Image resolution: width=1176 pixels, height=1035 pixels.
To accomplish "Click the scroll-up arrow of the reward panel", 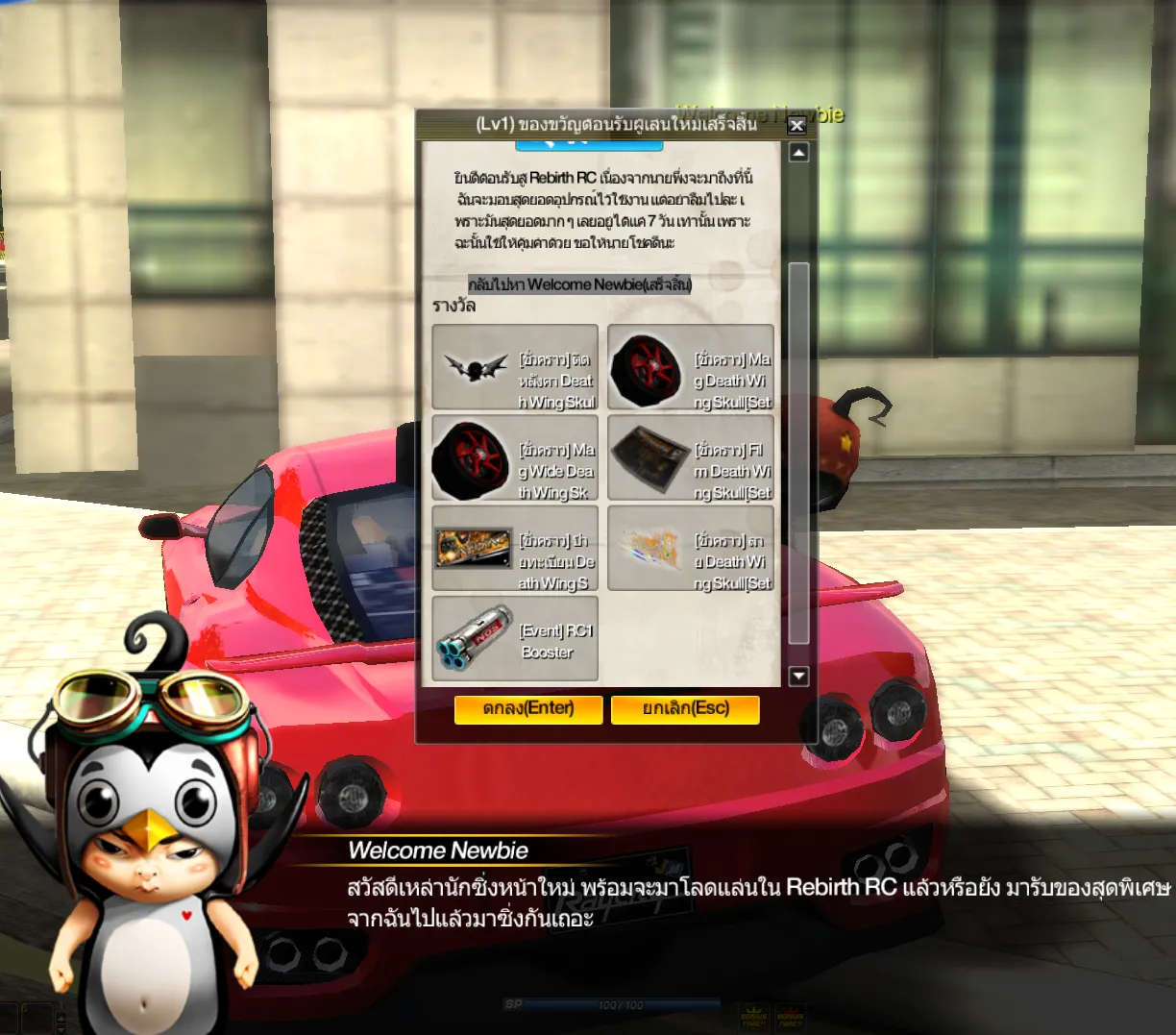I will (x=798, y=153).
